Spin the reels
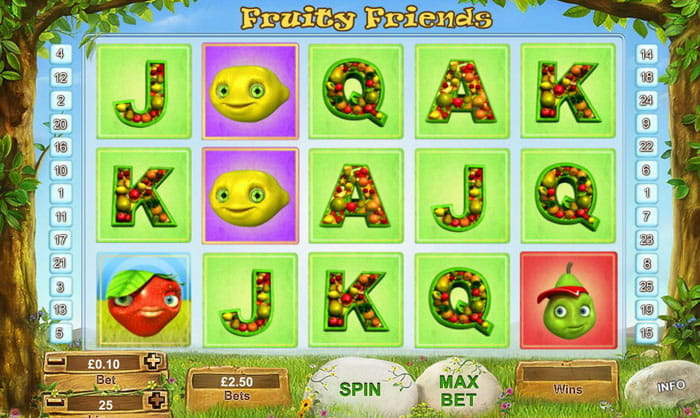Screen dimensions: 700x418 (x=360, y=388)
